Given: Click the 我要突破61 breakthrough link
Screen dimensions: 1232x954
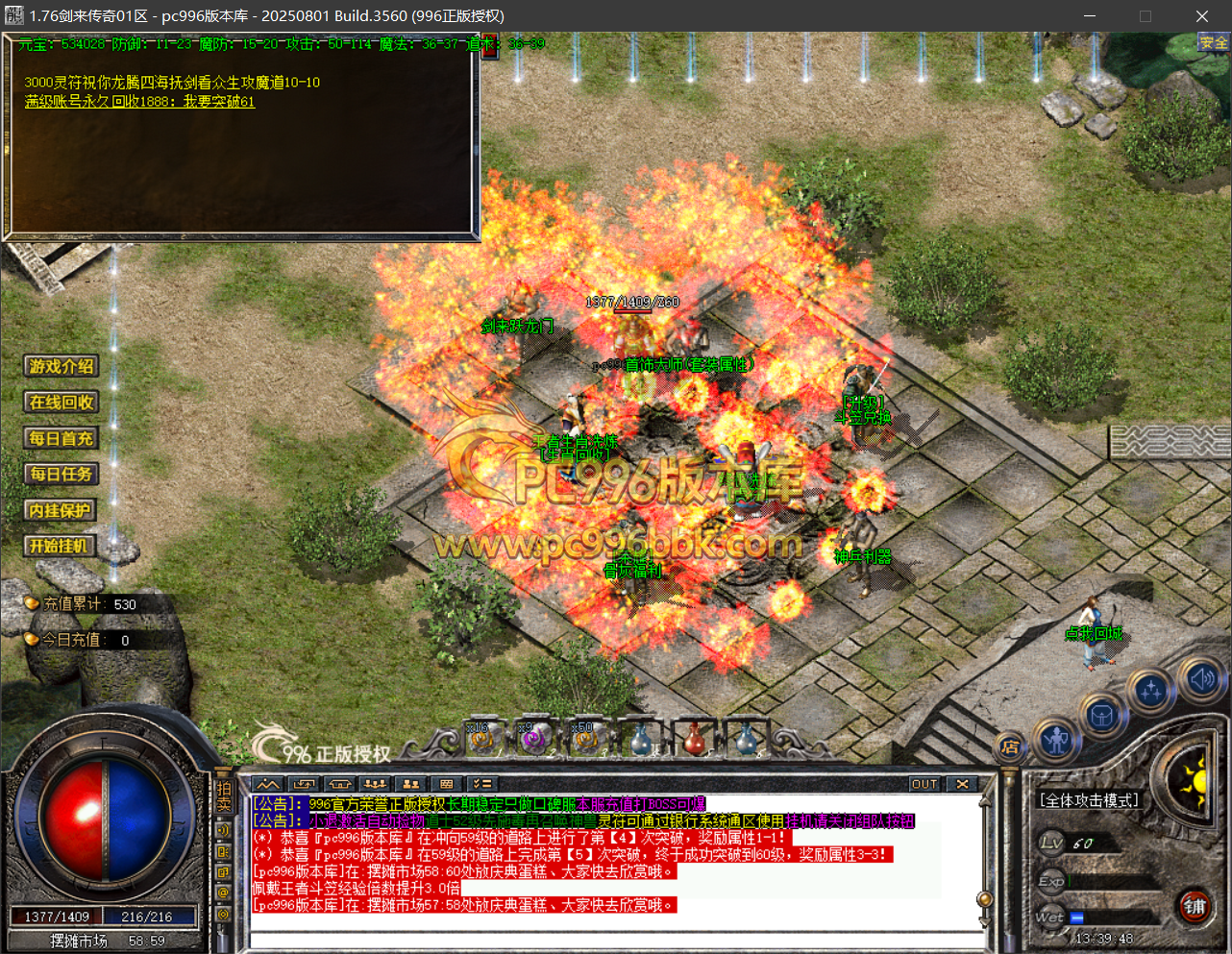Looking at the screenshot, I should pyautogui.click(x=219, y=102).
